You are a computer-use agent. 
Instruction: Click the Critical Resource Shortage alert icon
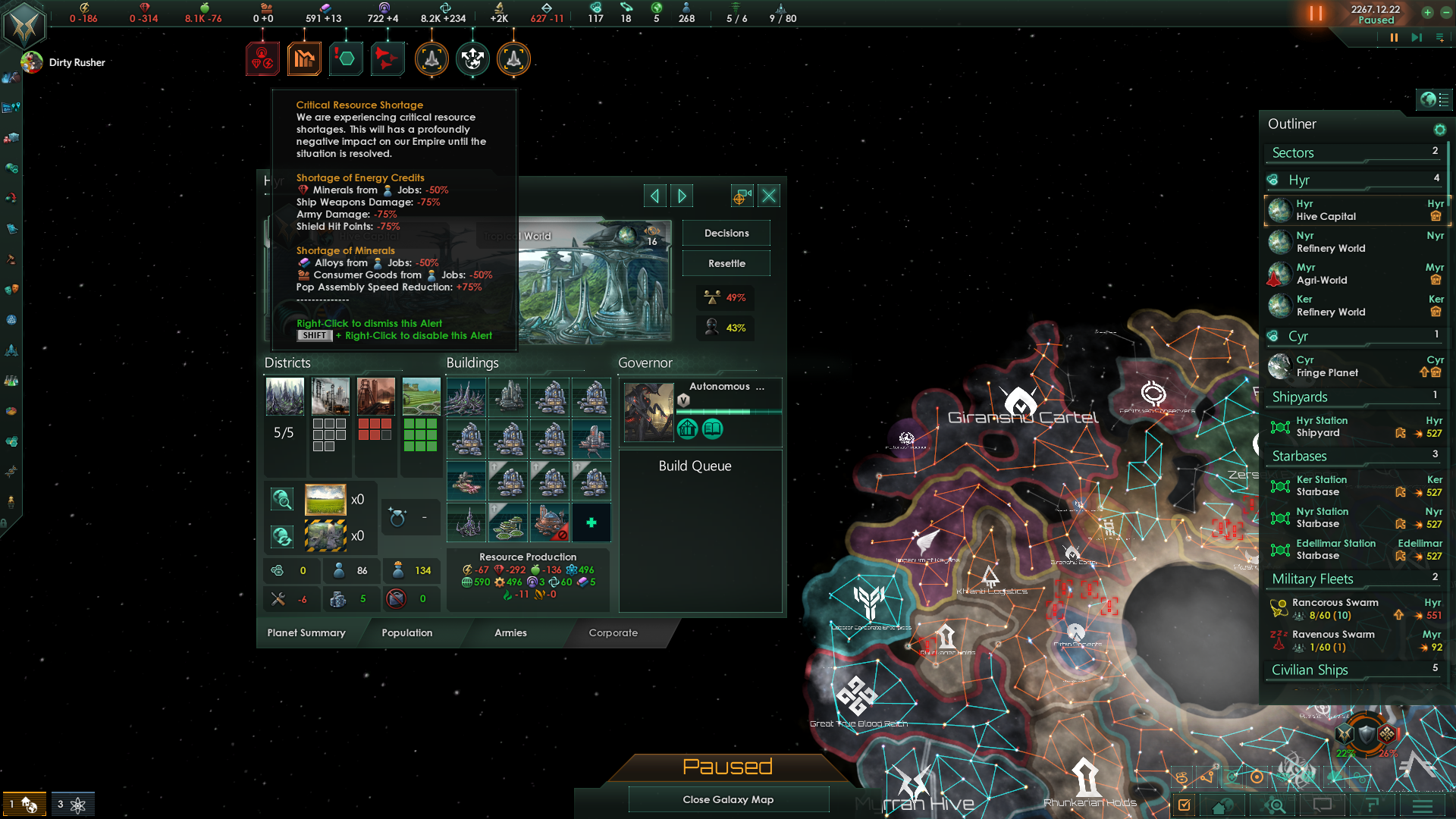[x=262, y=58]
